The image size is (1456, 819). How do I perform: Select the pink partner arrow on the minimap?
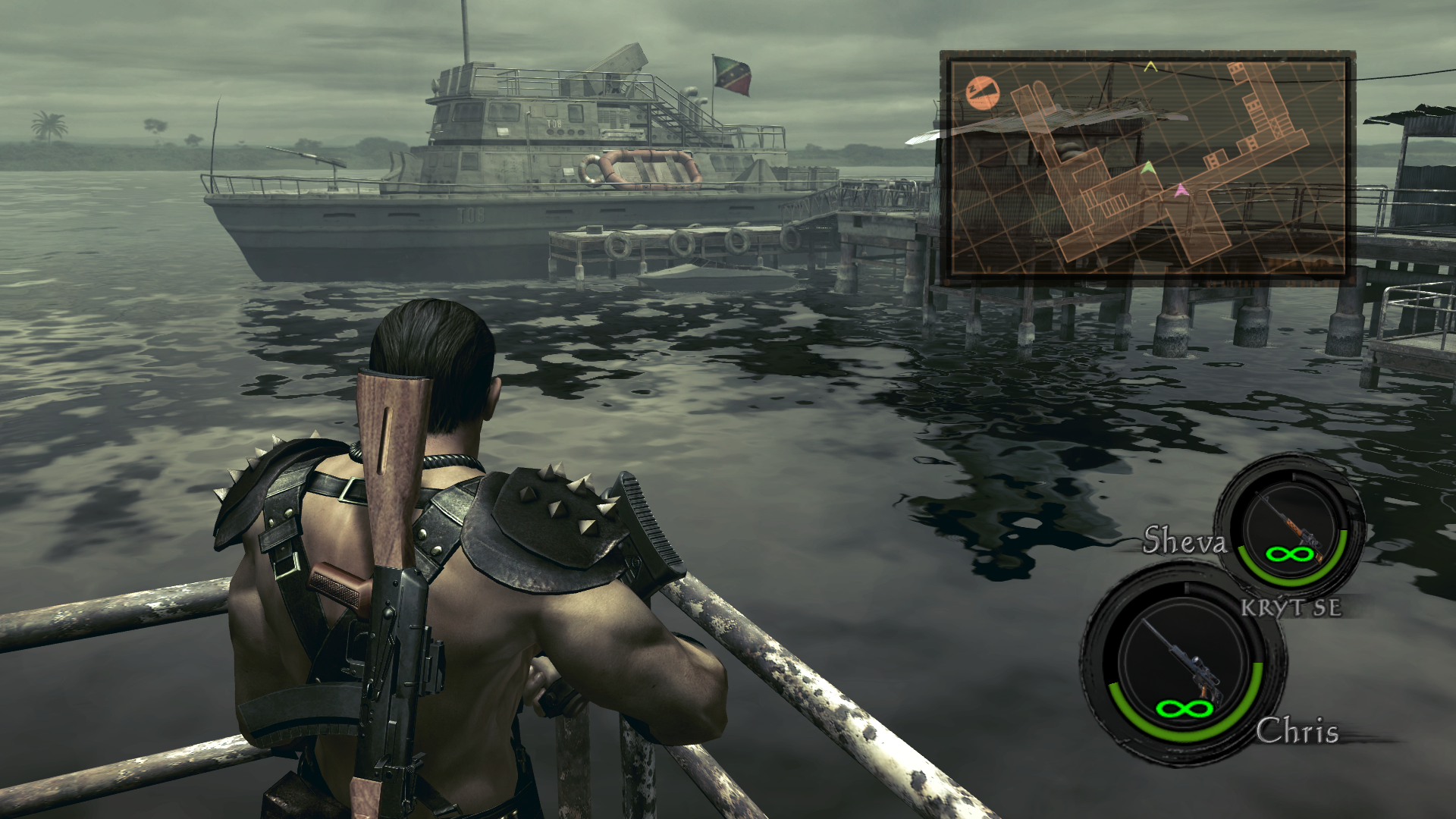1180,191
